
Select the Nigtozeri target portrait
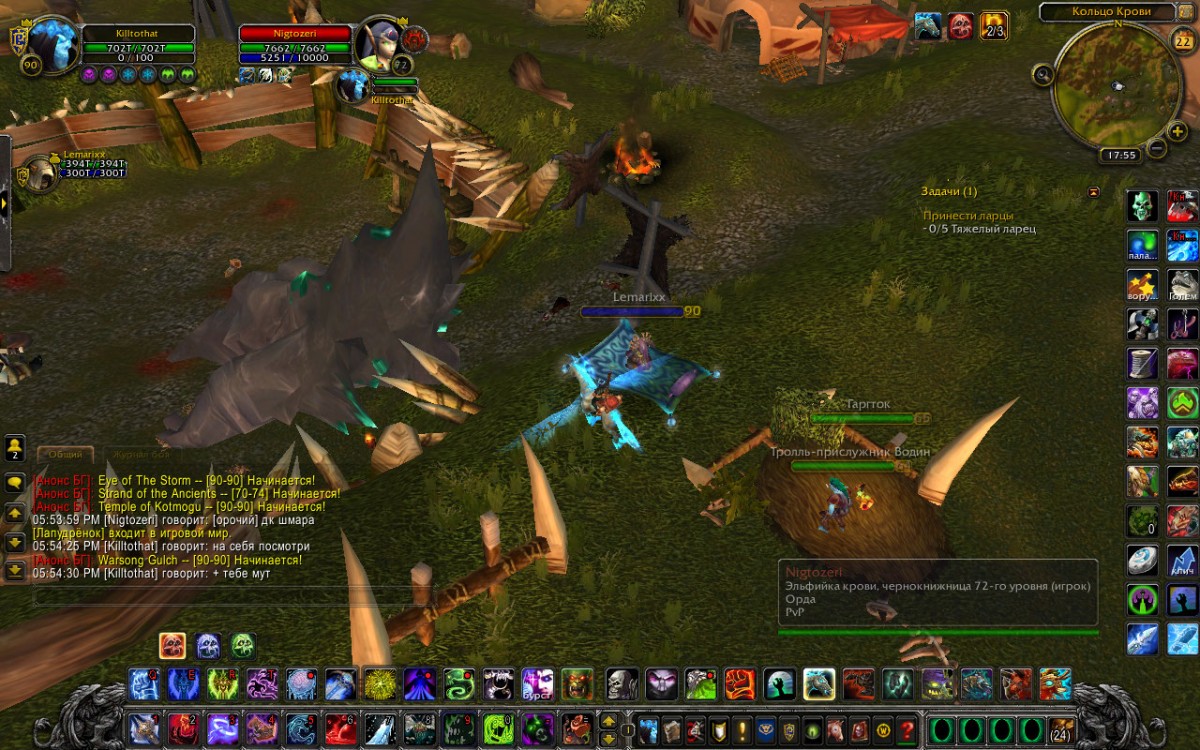point(380,45)
